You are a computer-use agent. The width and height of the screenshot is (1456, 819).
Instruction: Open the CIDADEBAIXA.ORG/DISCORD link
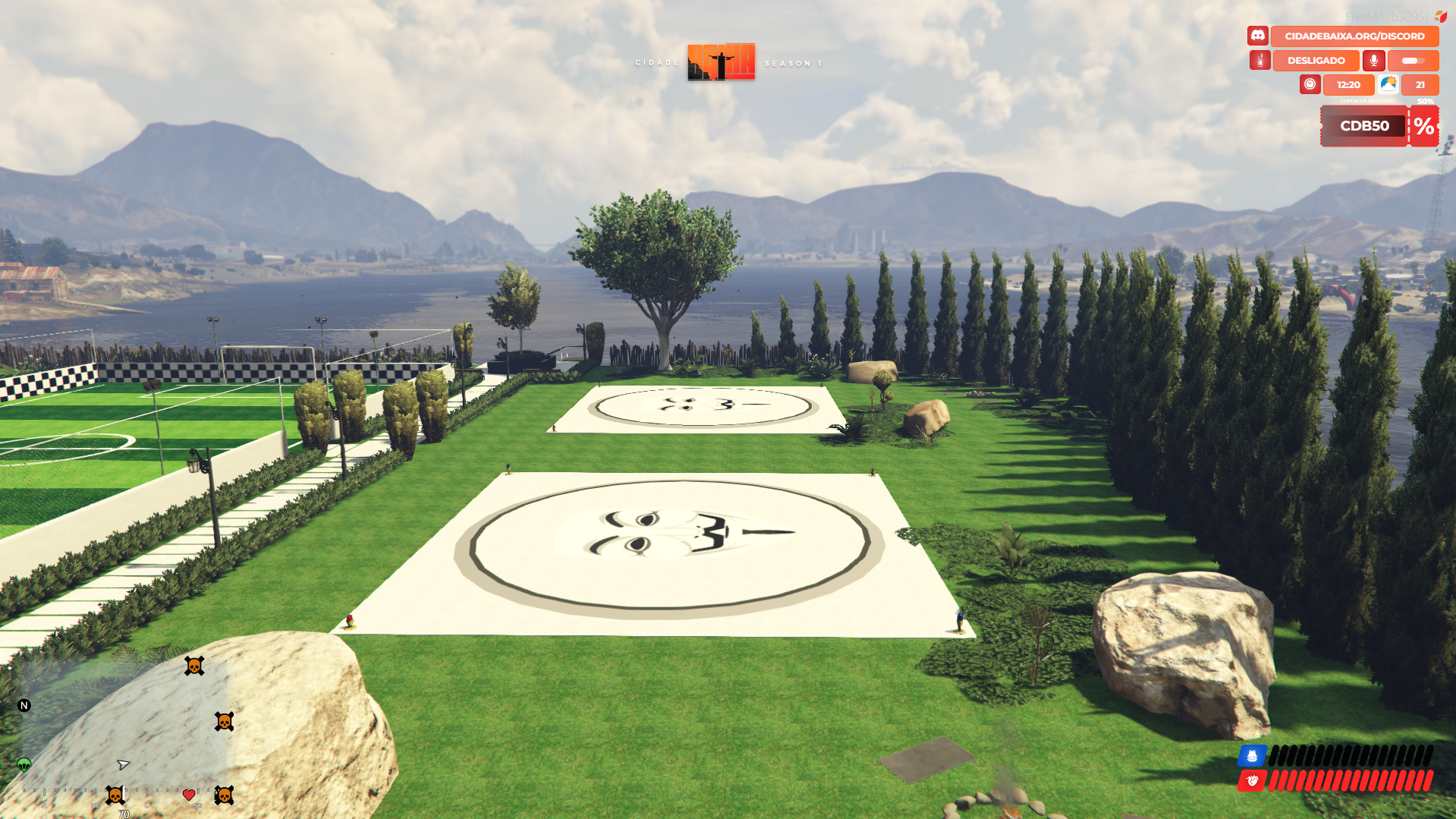pos(1354,36)
